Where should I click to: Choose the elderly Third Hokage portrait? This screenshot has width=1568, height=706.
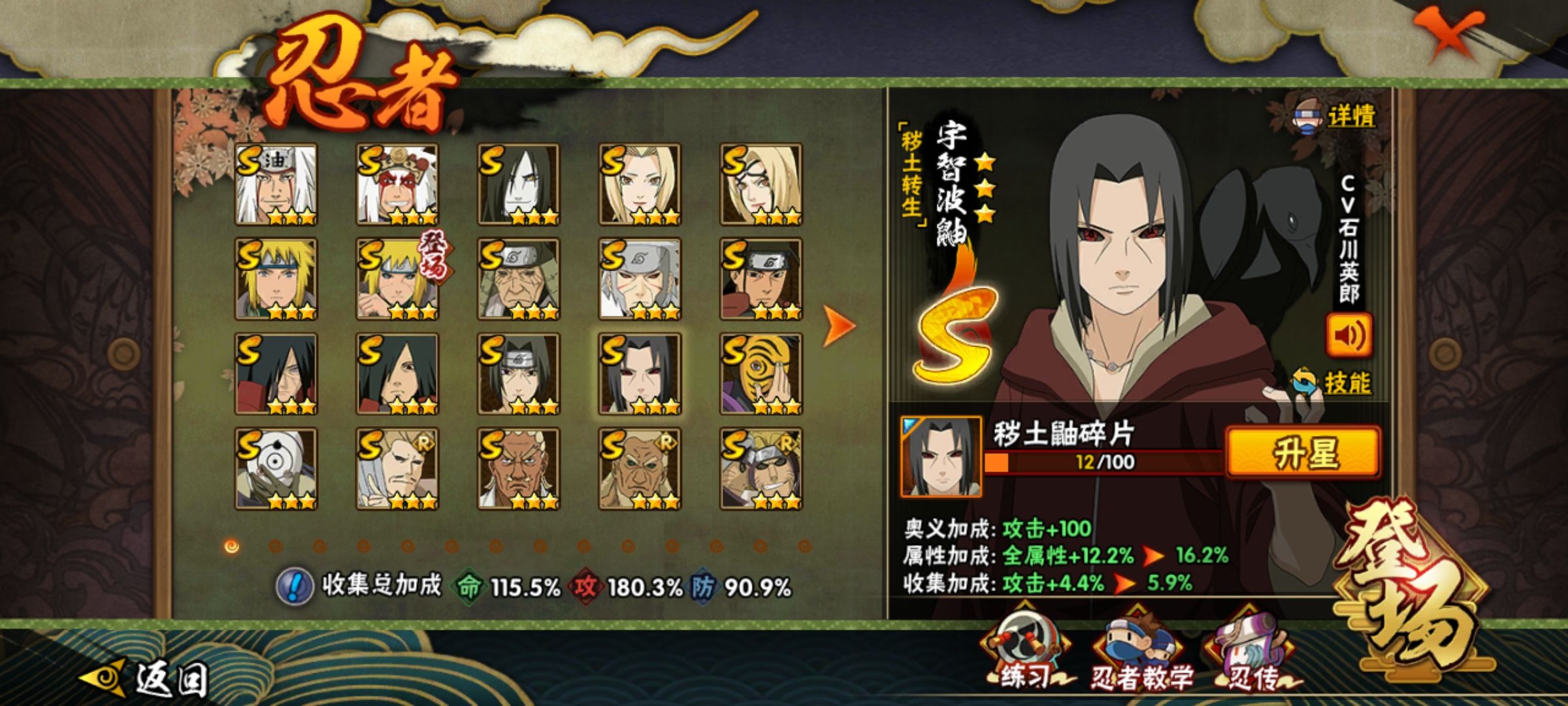pos(519,279)
